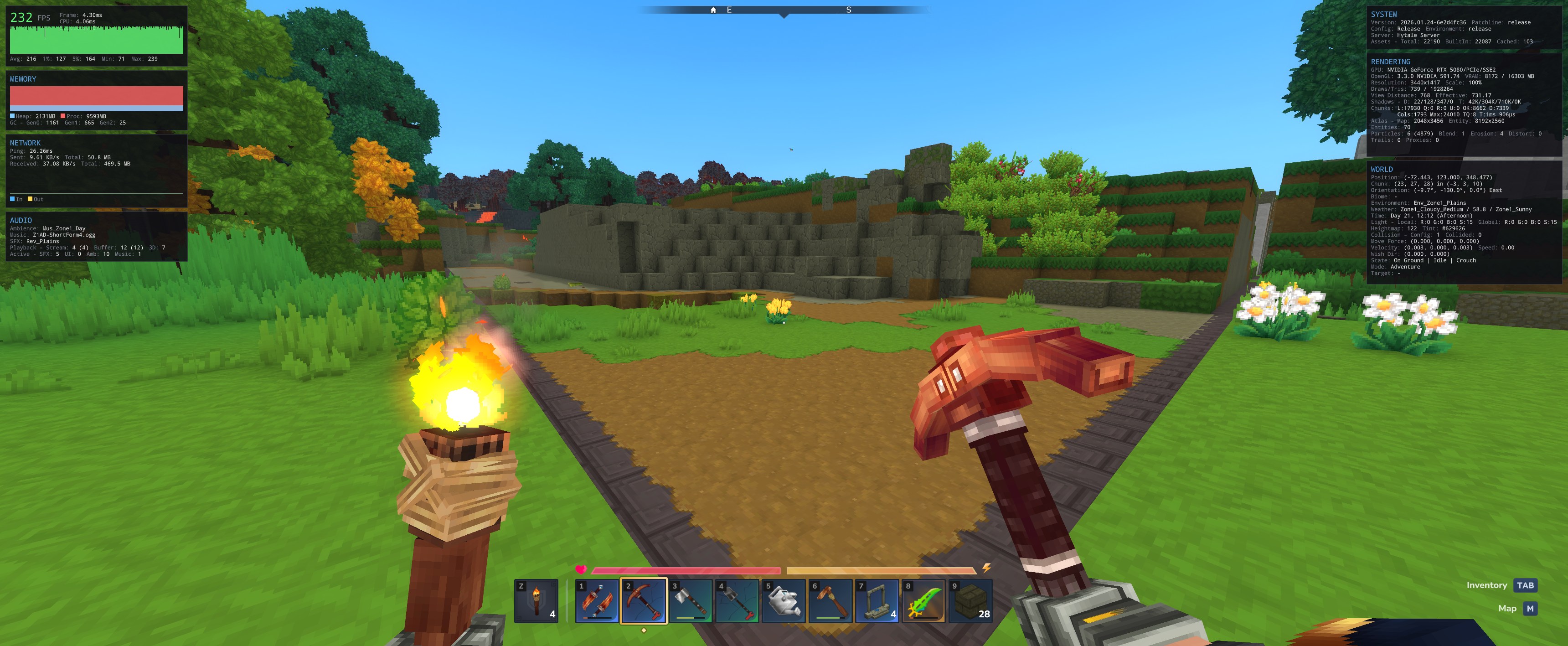This screenshot has width=1568, height=646.
Task: Select the green serrated sword
Action: coord(923,600)
